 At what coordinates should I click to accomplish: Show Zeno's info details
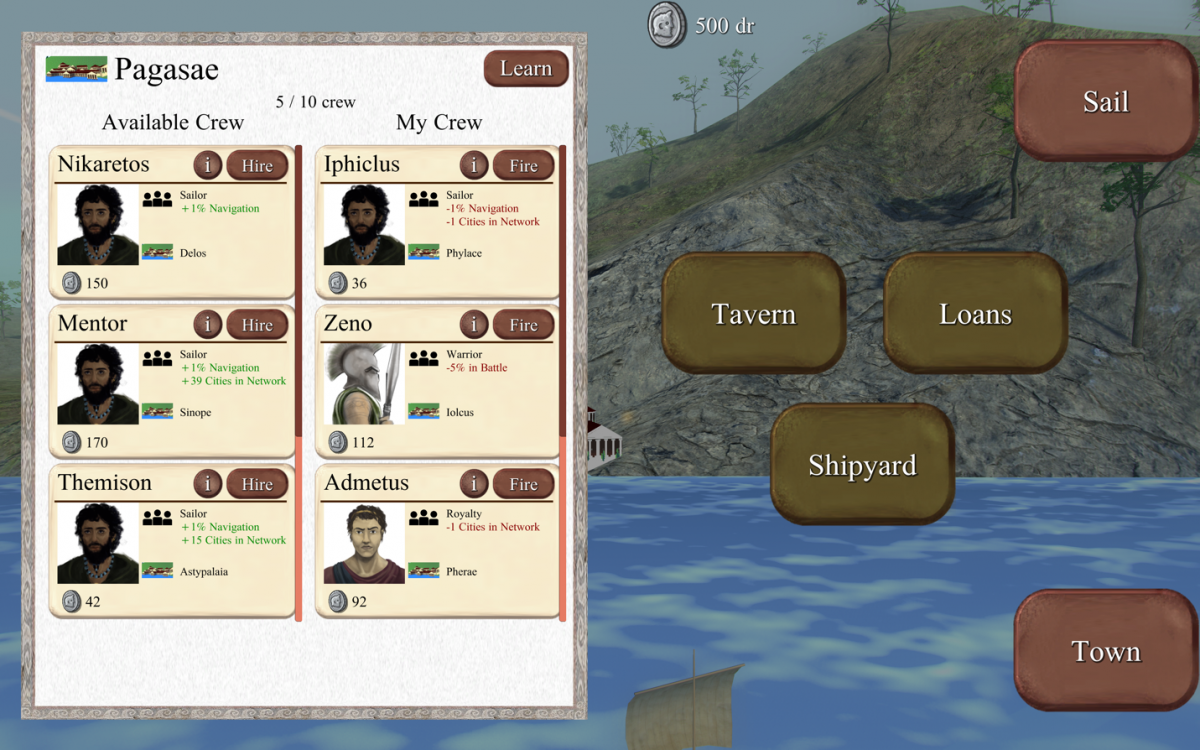coord(474,325)
